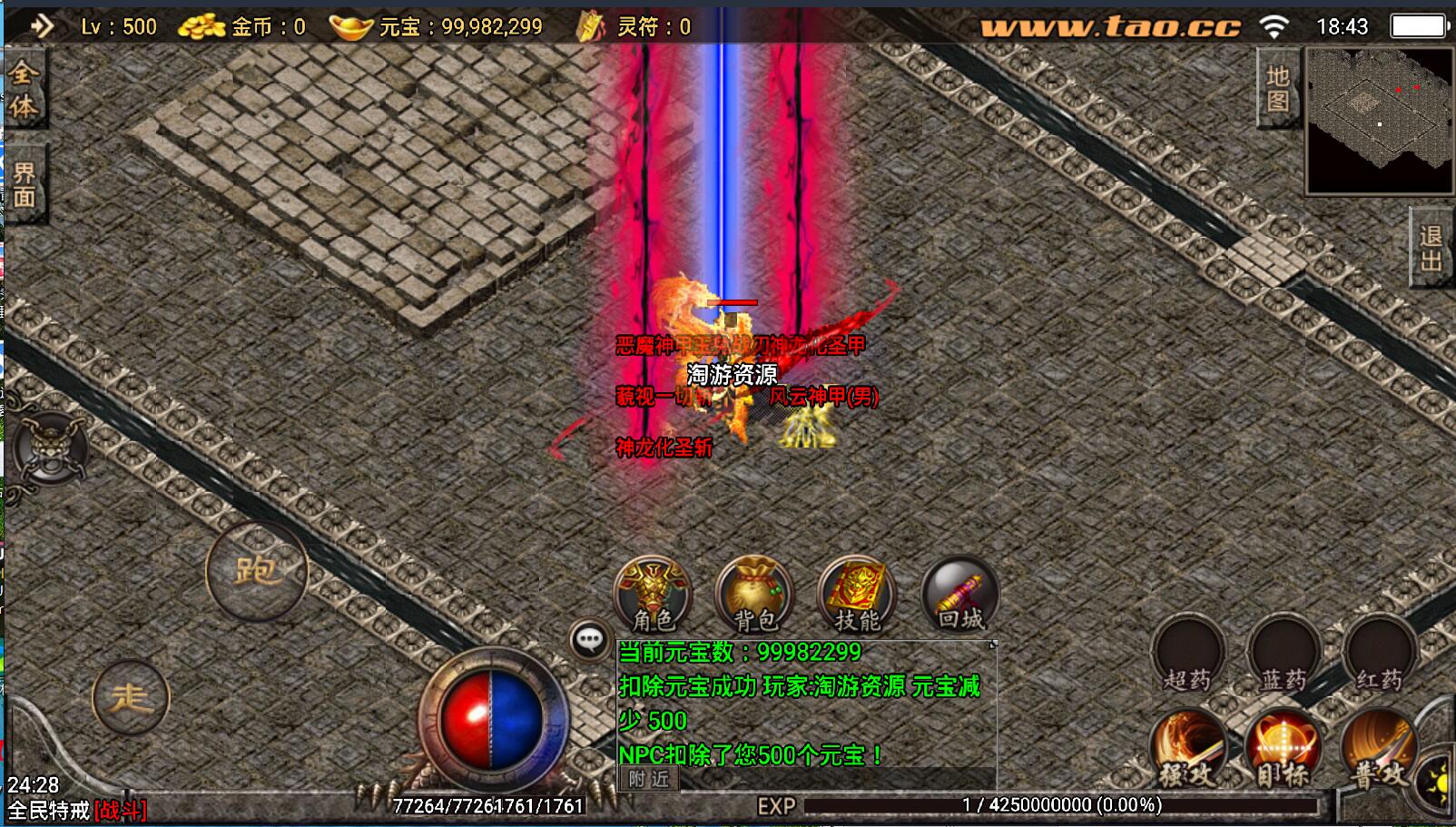Screen dimensions: 1456x827
Task: Perform the 普攻 normal attack
Action: [x=1378, y=750]
